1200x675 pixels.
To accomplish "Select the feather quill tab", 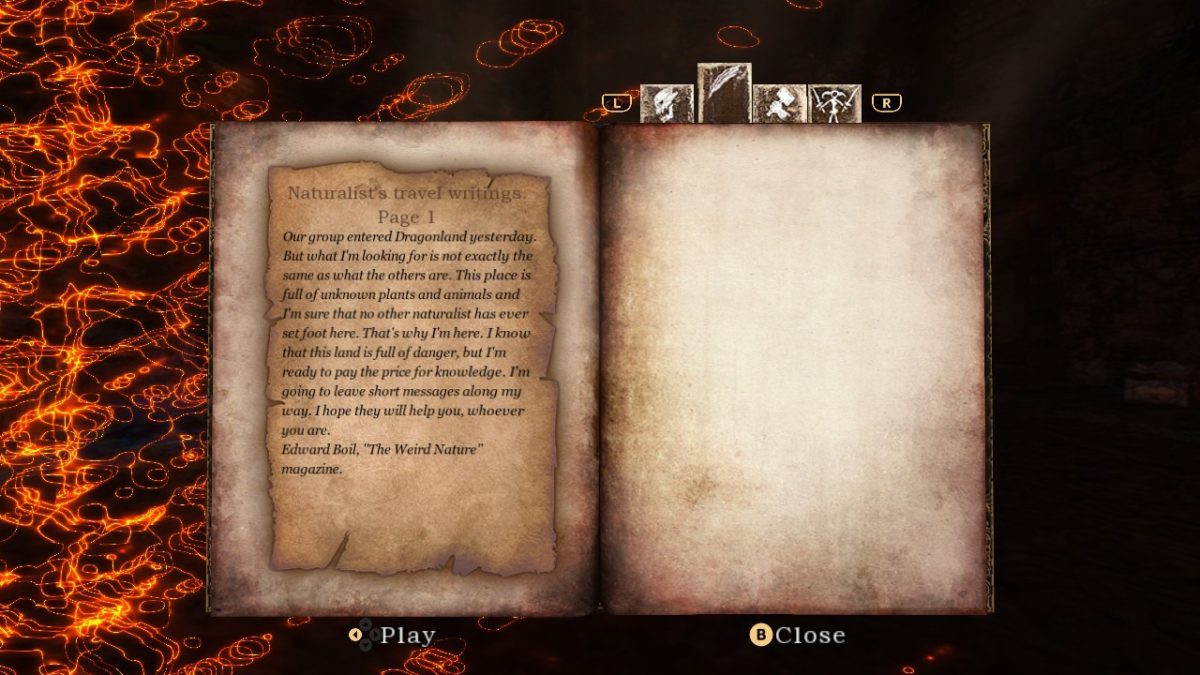I will 723,93.
